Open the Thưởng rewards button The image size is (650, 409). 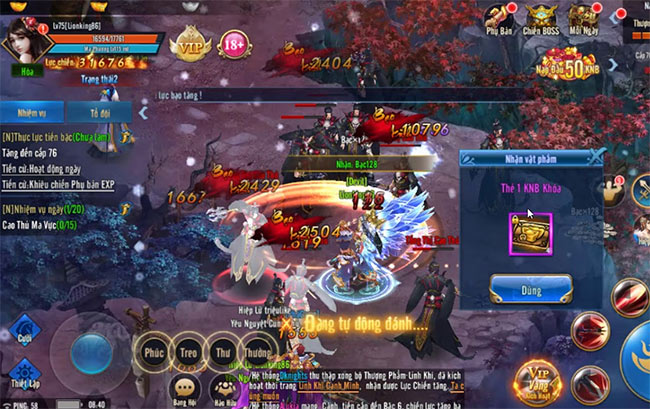[257, 353]
